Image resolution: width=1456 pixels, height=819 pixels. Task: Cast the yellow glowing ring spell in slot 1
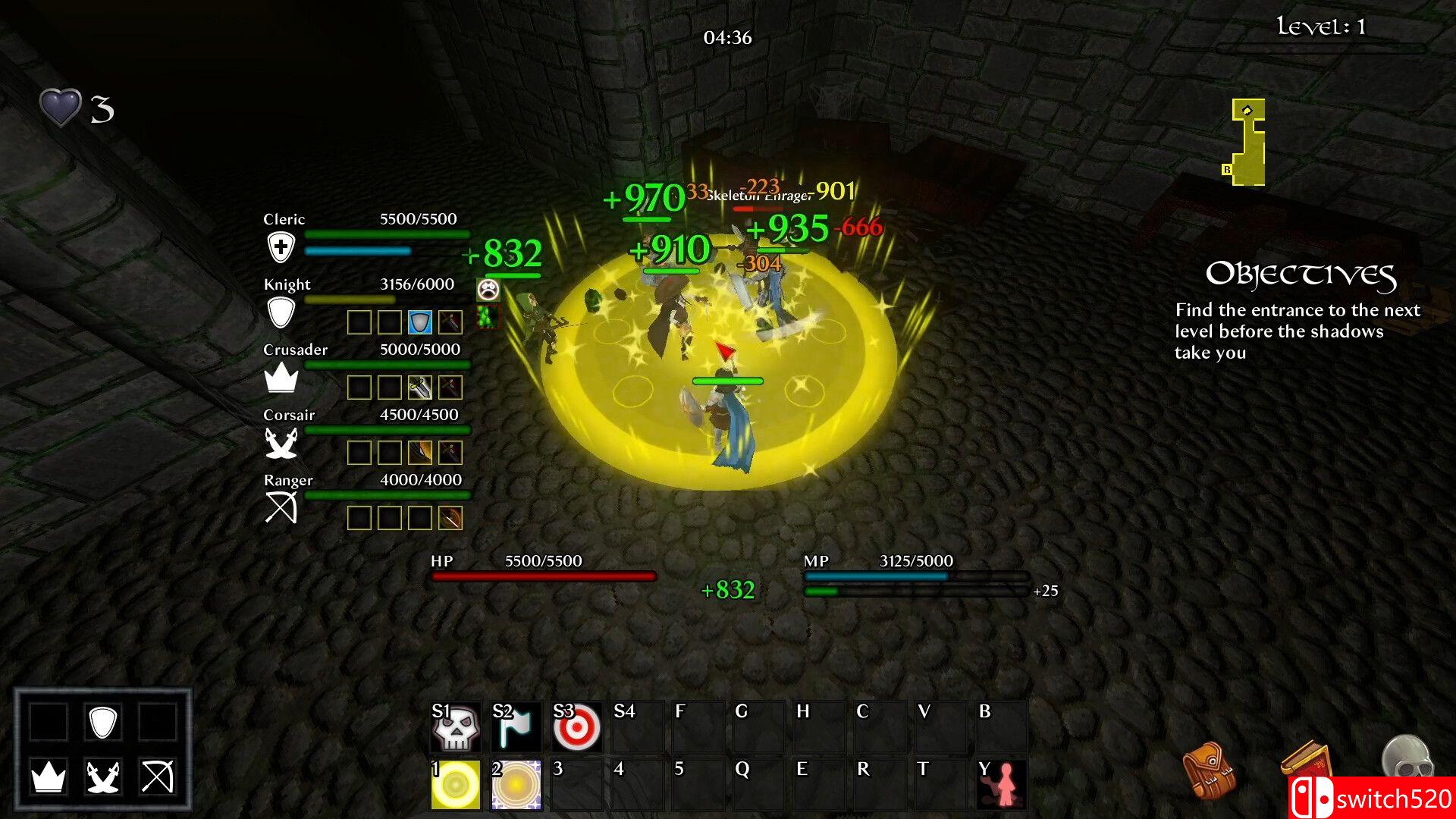pos(456,784)
